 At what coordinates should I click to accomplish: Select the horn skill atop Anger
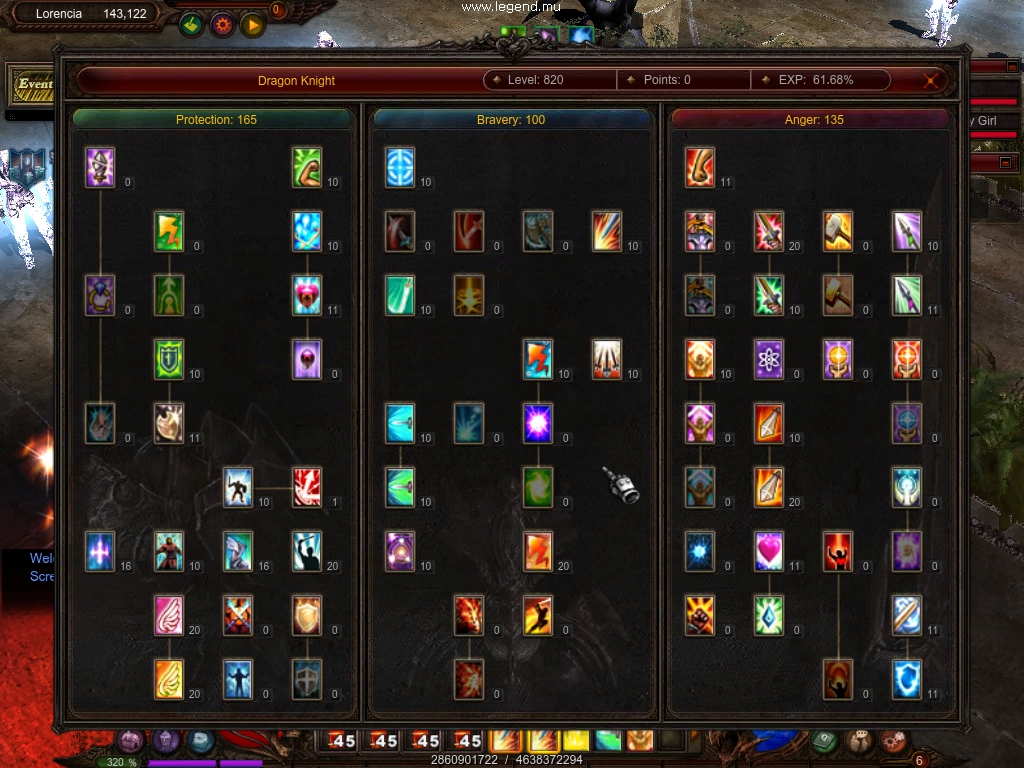point(700,168)
